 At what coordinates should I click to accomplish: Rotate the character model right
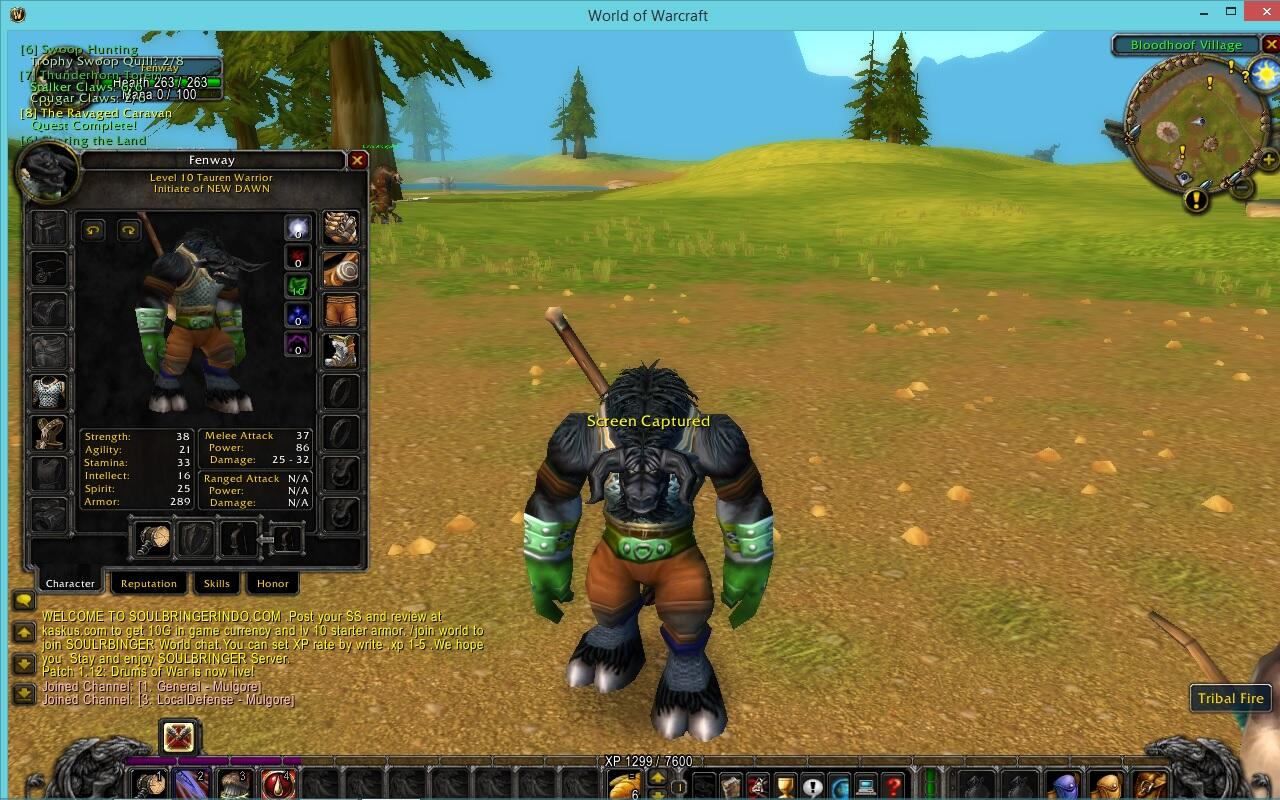pos(129,230)
